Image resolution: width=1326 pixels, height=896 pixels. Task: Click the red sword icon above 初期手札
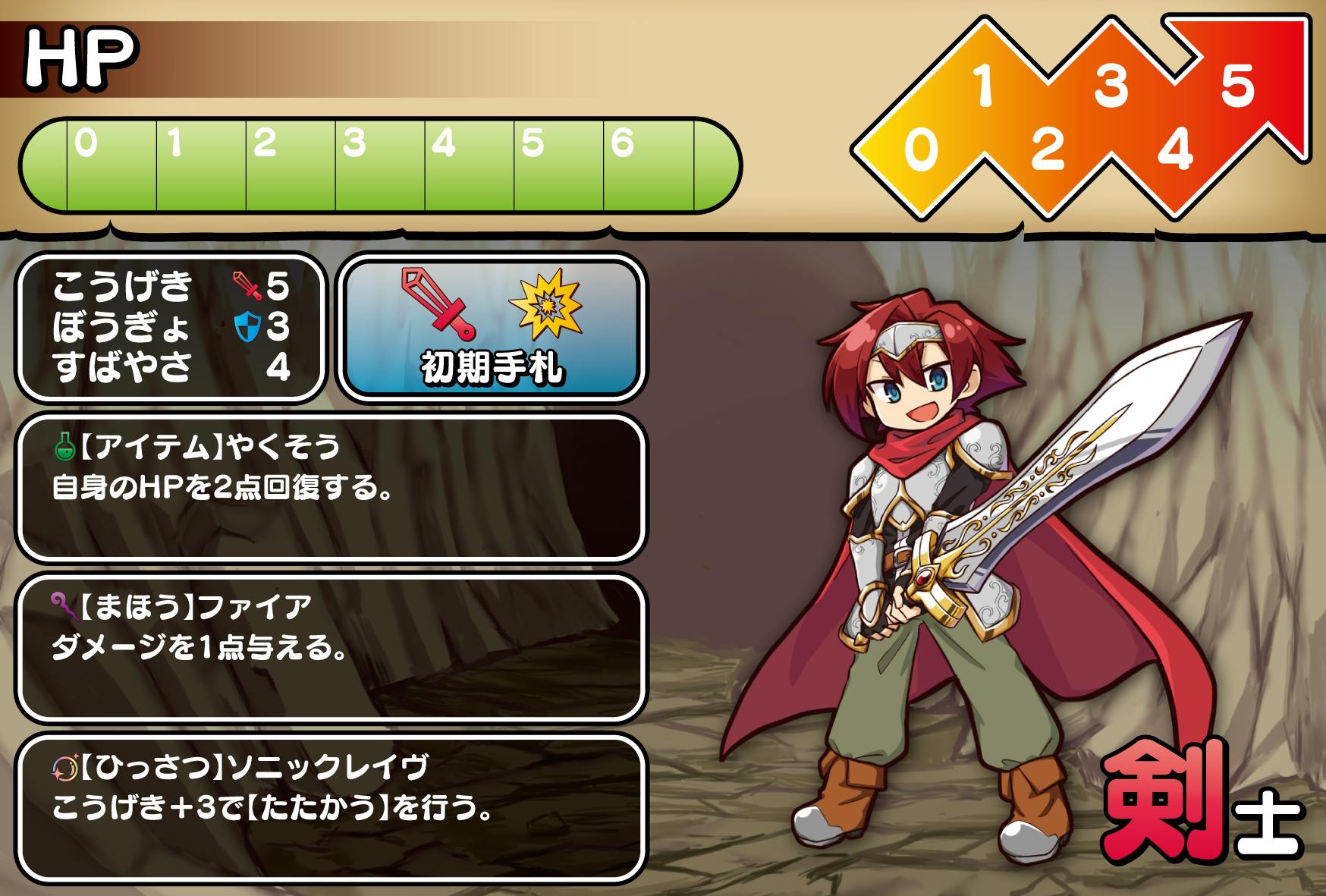click(439, 303)
